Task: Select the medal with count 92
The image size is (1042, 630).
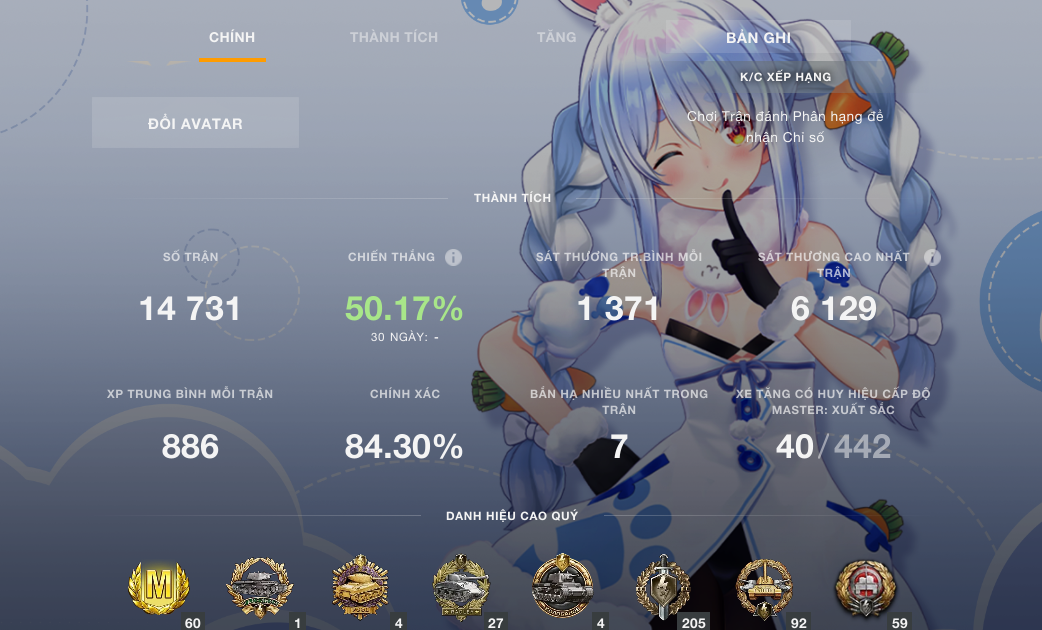Action: [764, 587]
